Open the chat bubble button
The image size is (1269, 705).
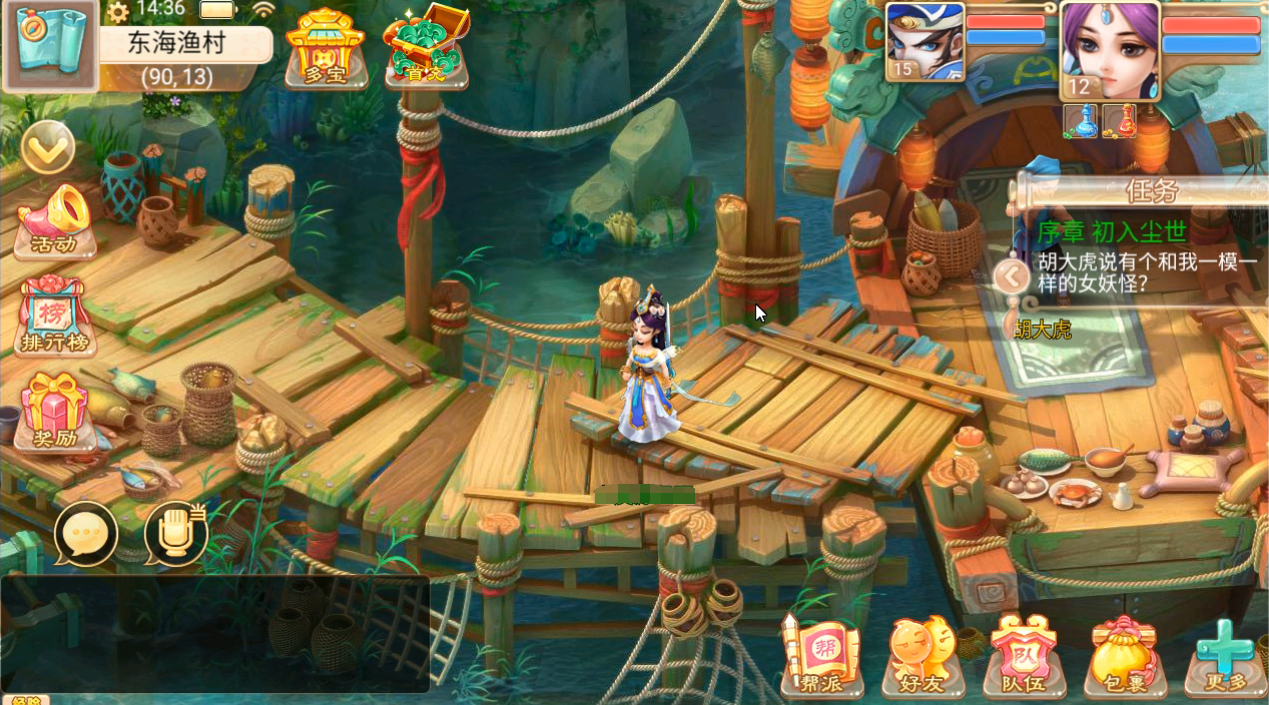point(86,534)
